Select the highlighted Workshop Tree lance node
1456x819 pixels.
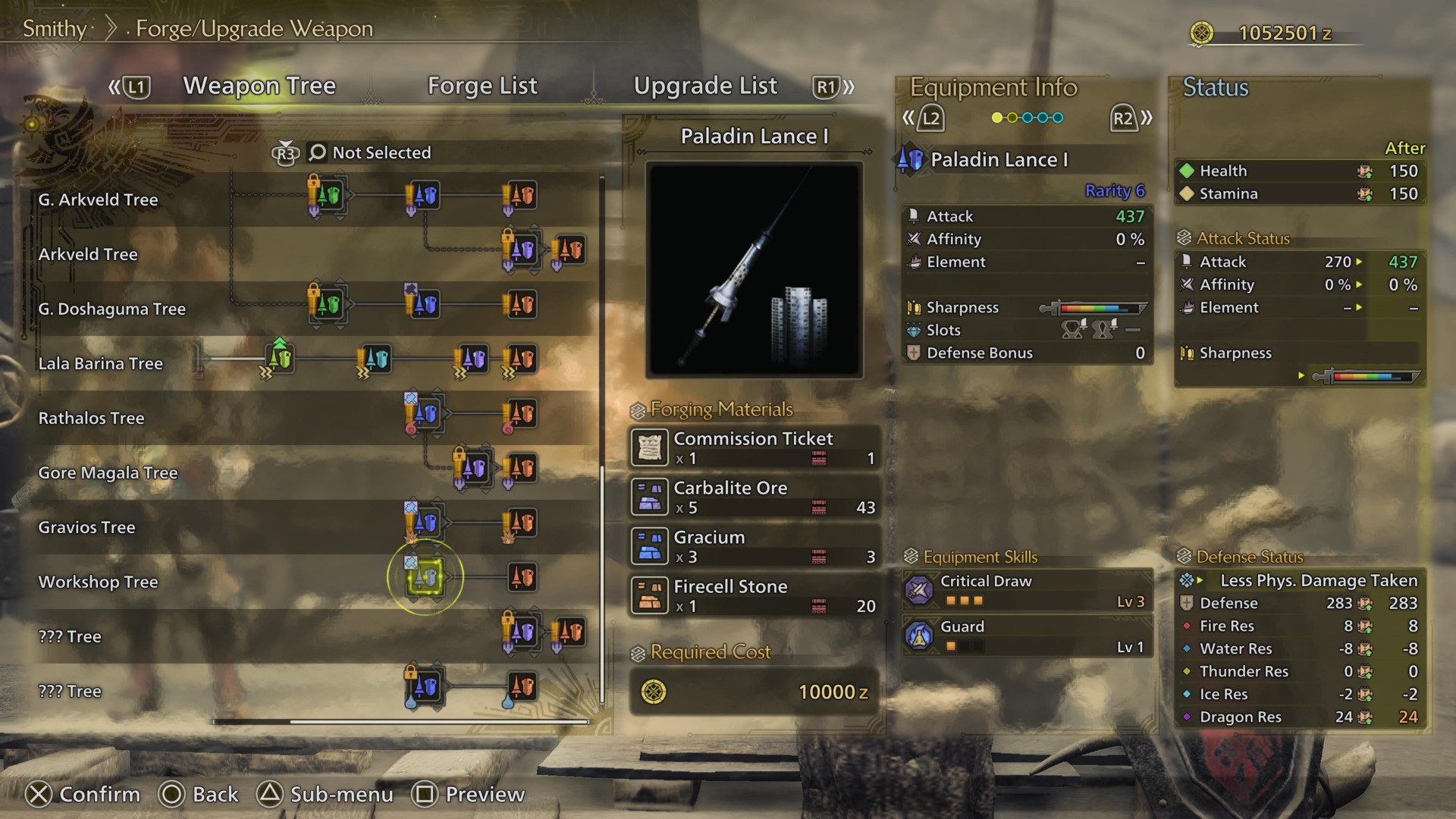coord(425,577)
